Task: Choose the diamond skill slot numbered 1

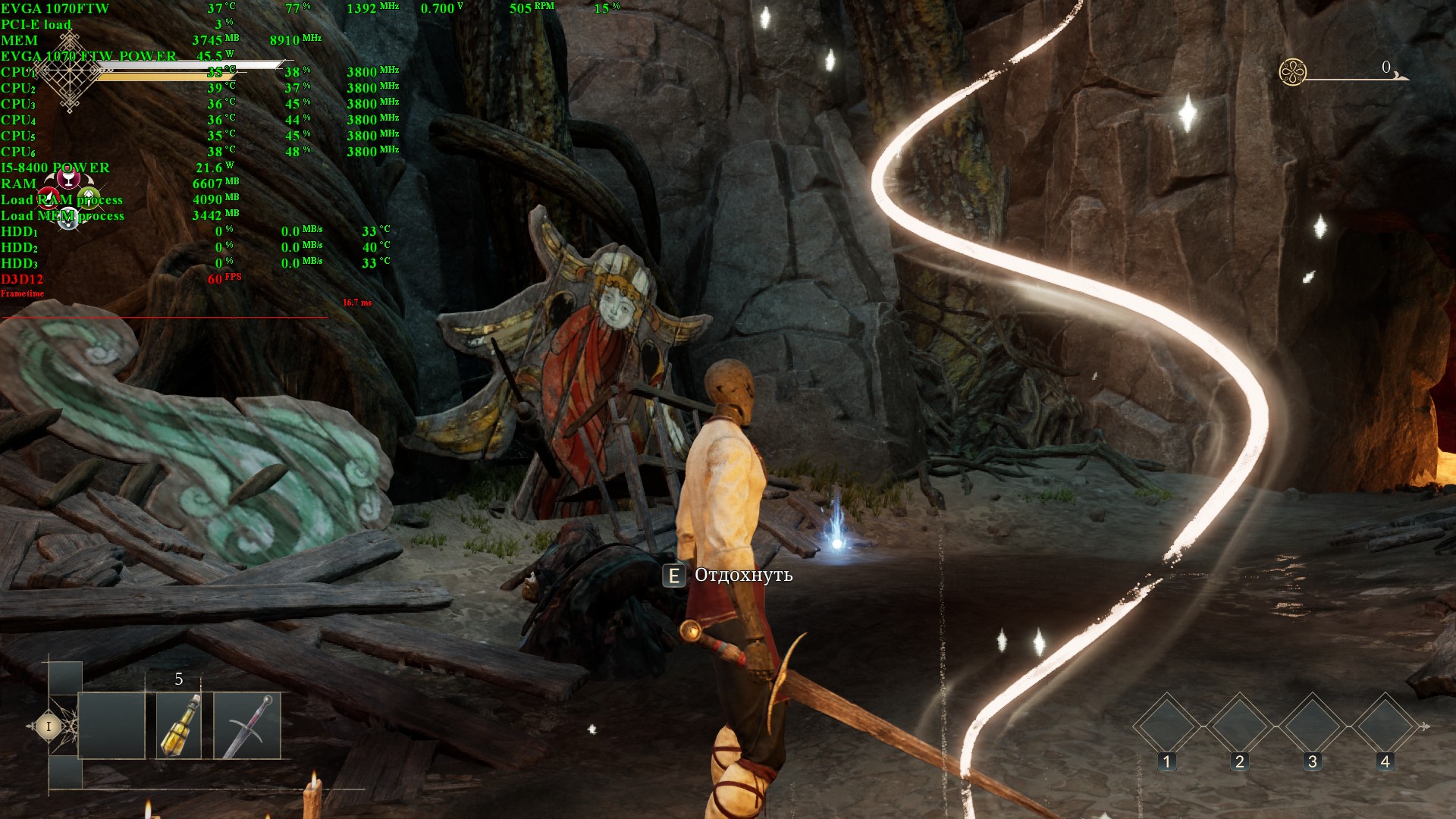Action: click(1166, 726)
